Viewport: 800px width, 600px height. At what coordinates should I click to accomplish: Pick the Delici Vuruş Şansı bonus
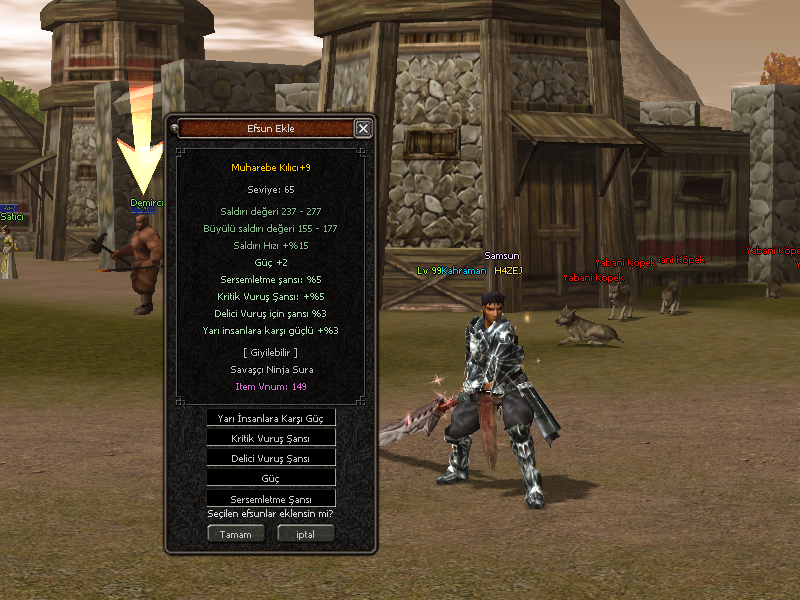pyautogui.click(x=271, y=458)
